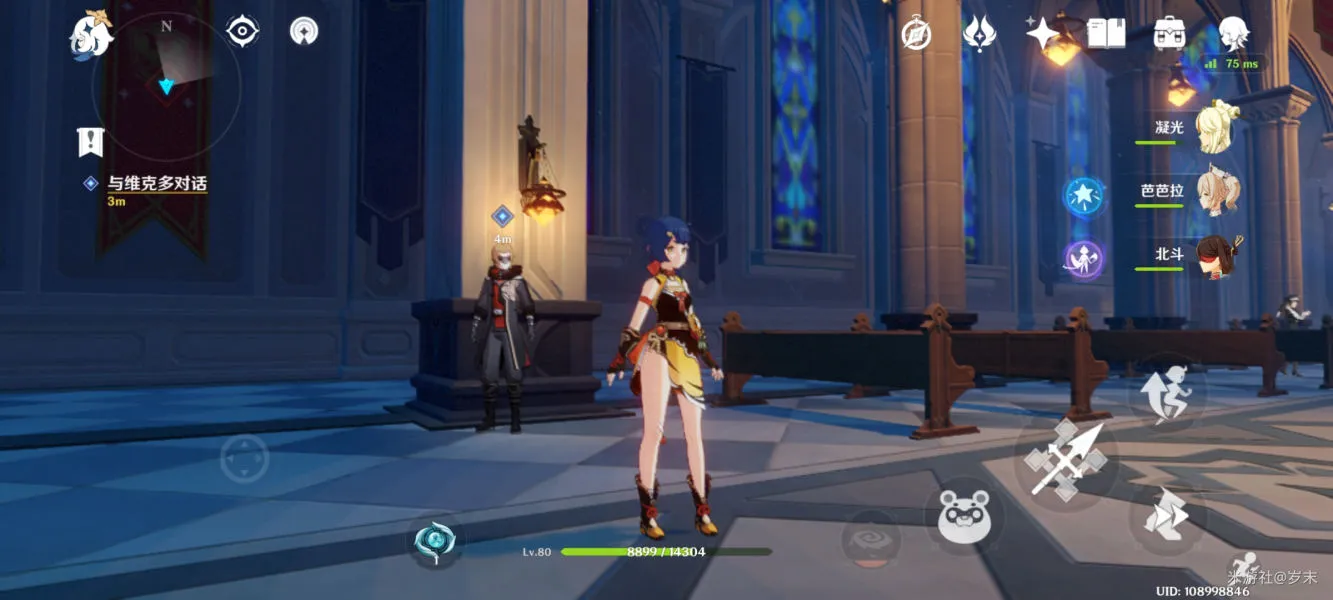The image size is (1333, 600).
Task: Use the Guoba panda elemental skill
Action: (964, 517)
